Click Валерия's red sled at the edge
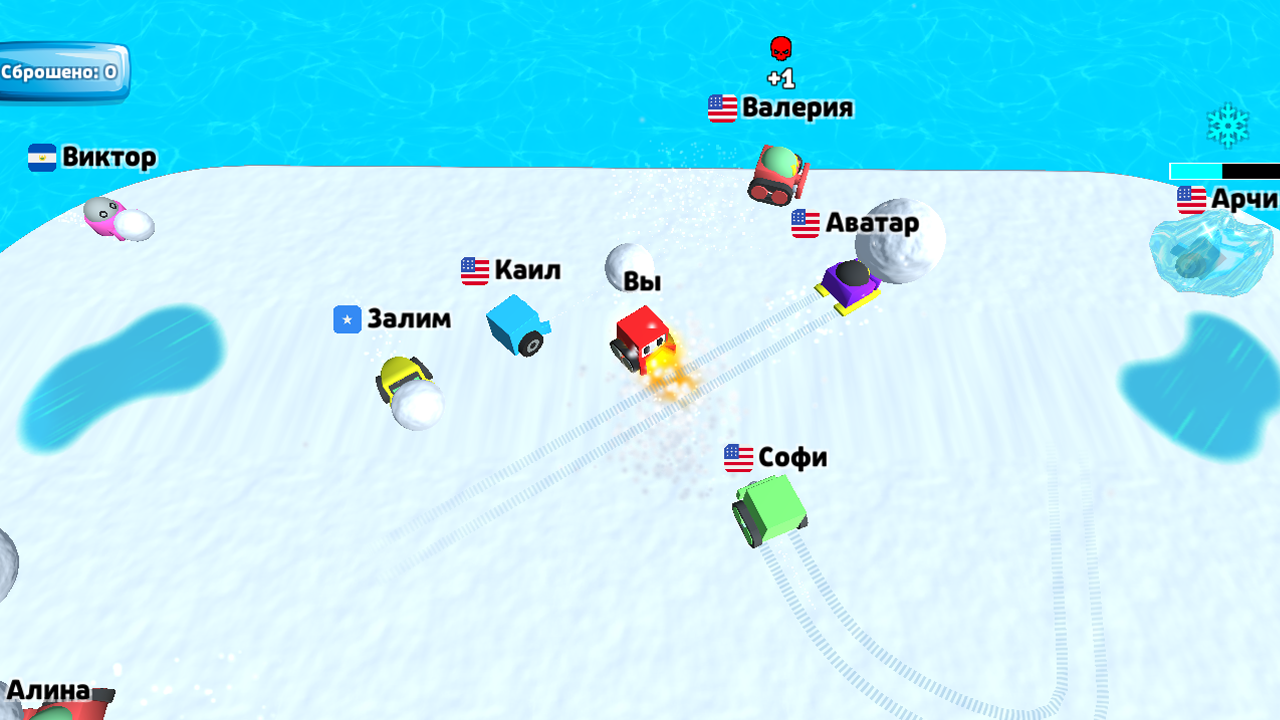The image size is (1280, 720). [778, 172]
